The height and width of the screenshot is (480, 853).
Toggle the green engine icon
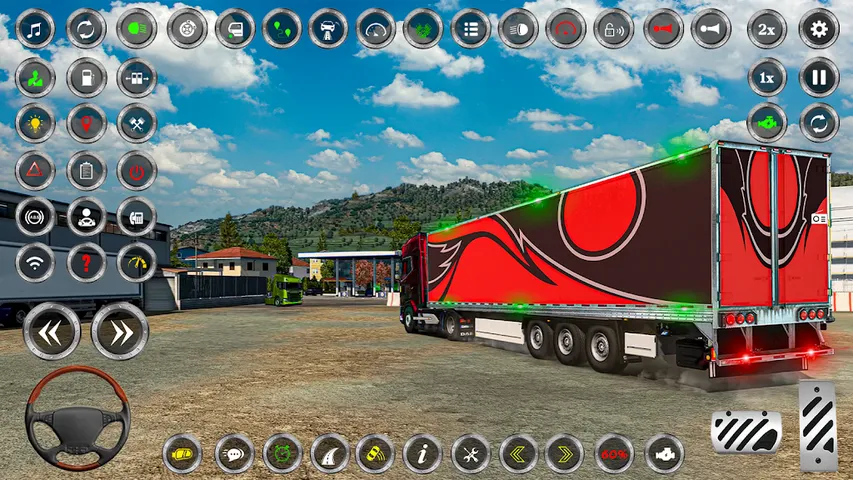pyautogui.click(x=767, y=124)
